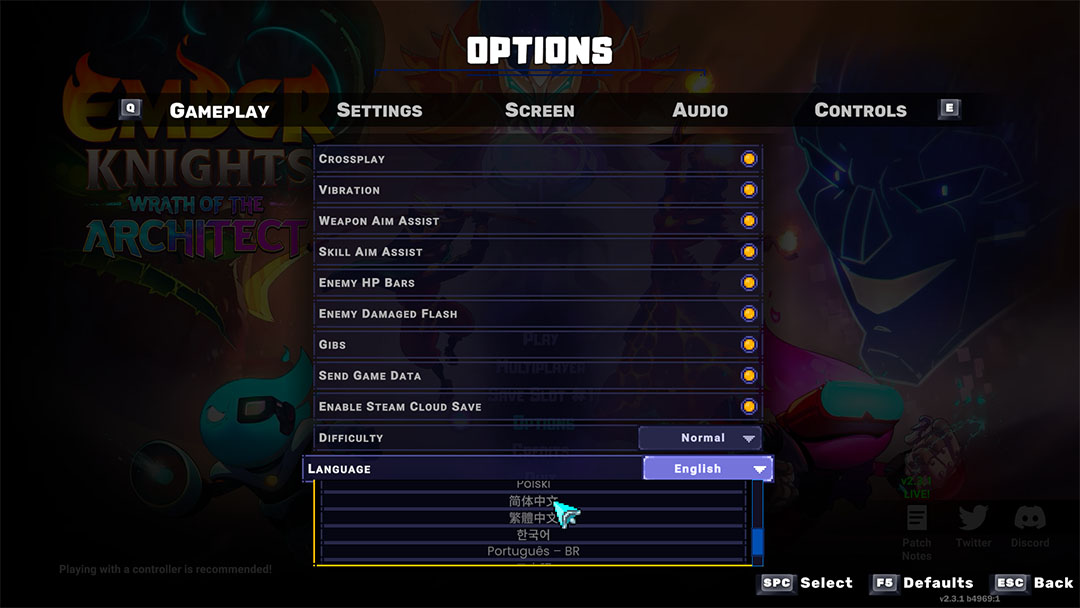Open the Screen options tab
Image resolution: width=1080 pixels, height=608 pixels.
539,110
